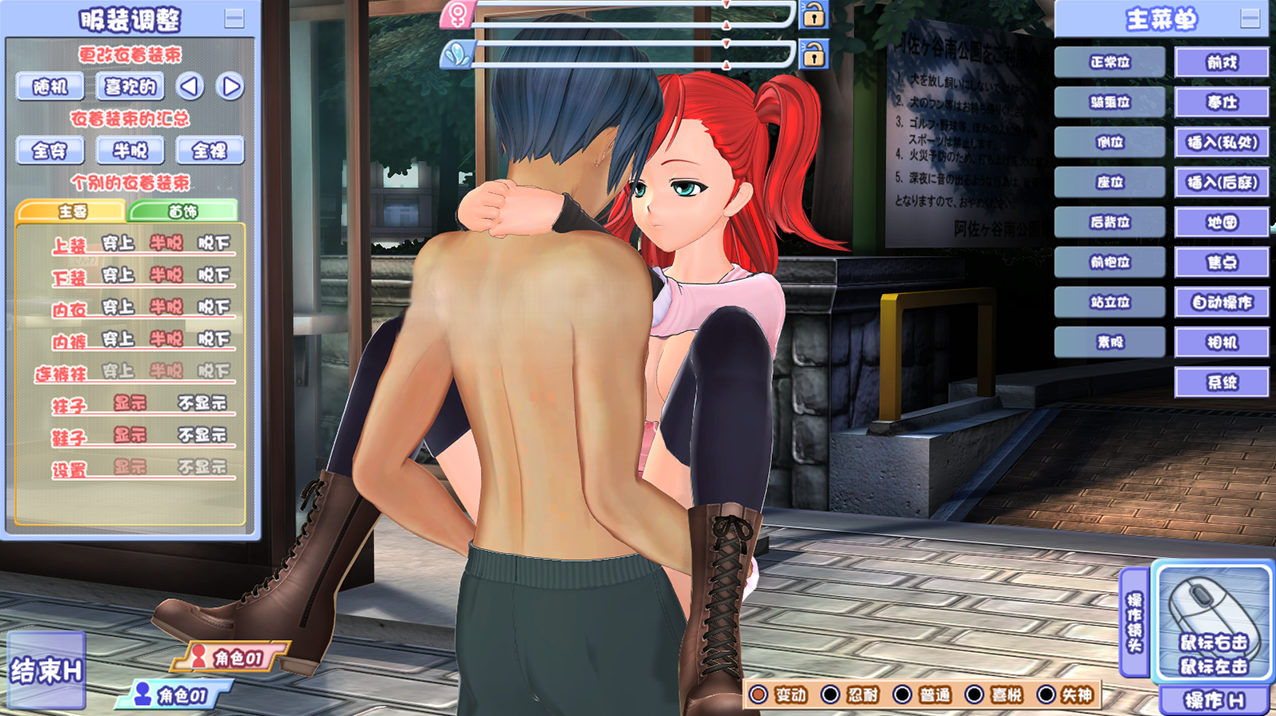The image size is (1276, 716).
Task: Select the next outfit right arrow
Action: (230, 87)
